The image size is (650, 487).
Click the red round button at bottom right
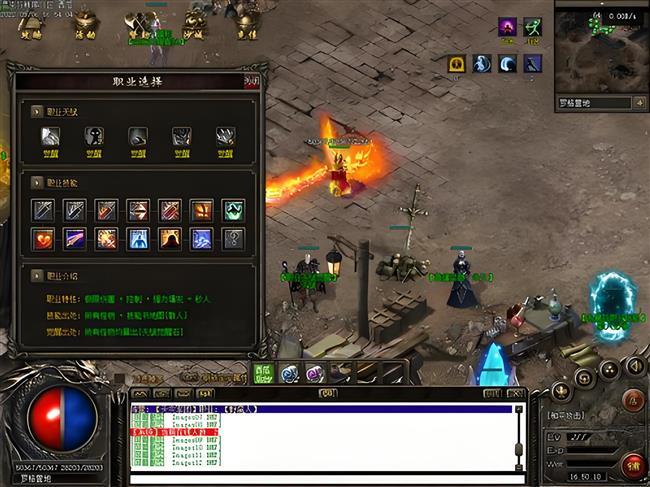click(x=632, y=464)
